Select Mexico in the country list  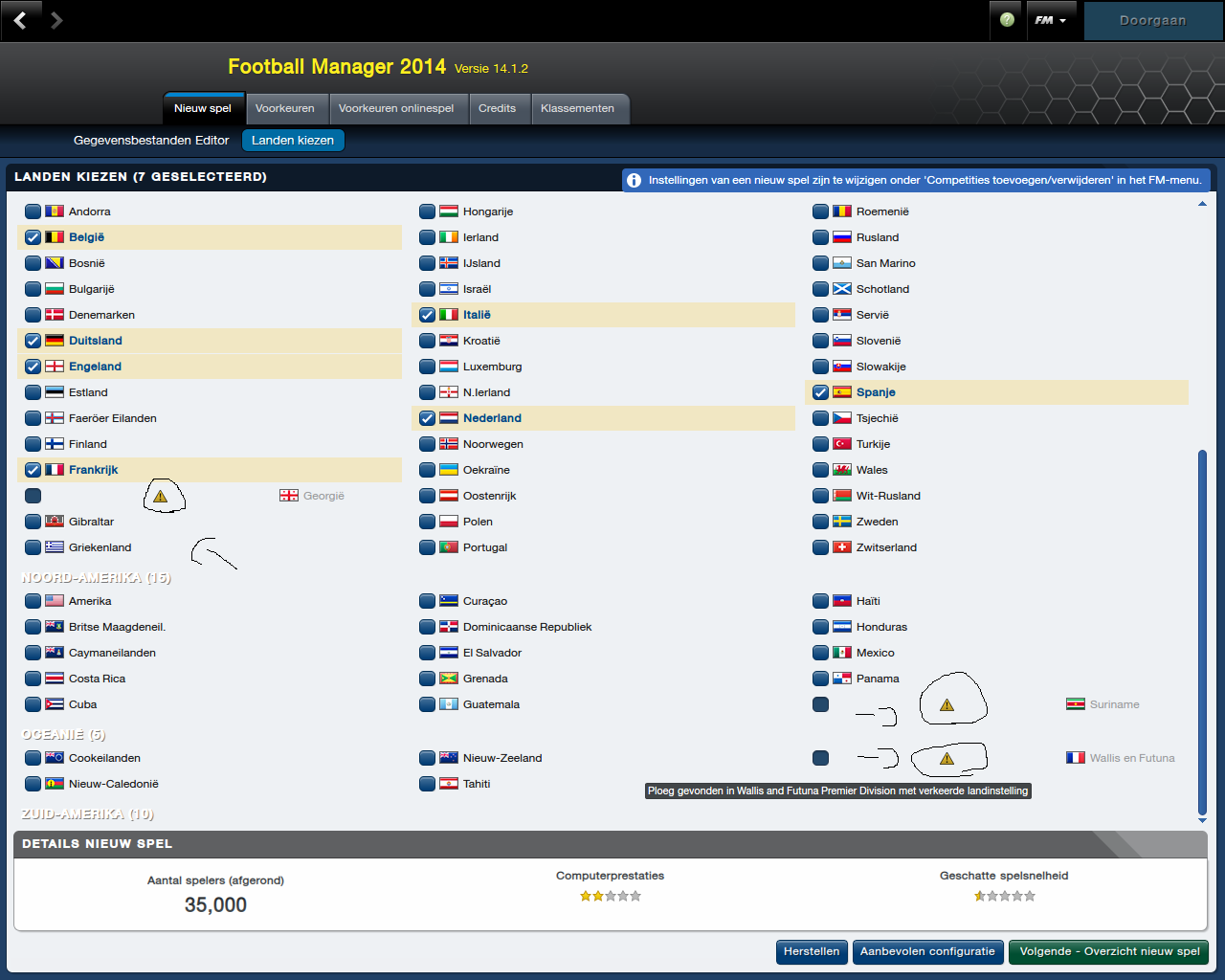[x=821, y=653]
